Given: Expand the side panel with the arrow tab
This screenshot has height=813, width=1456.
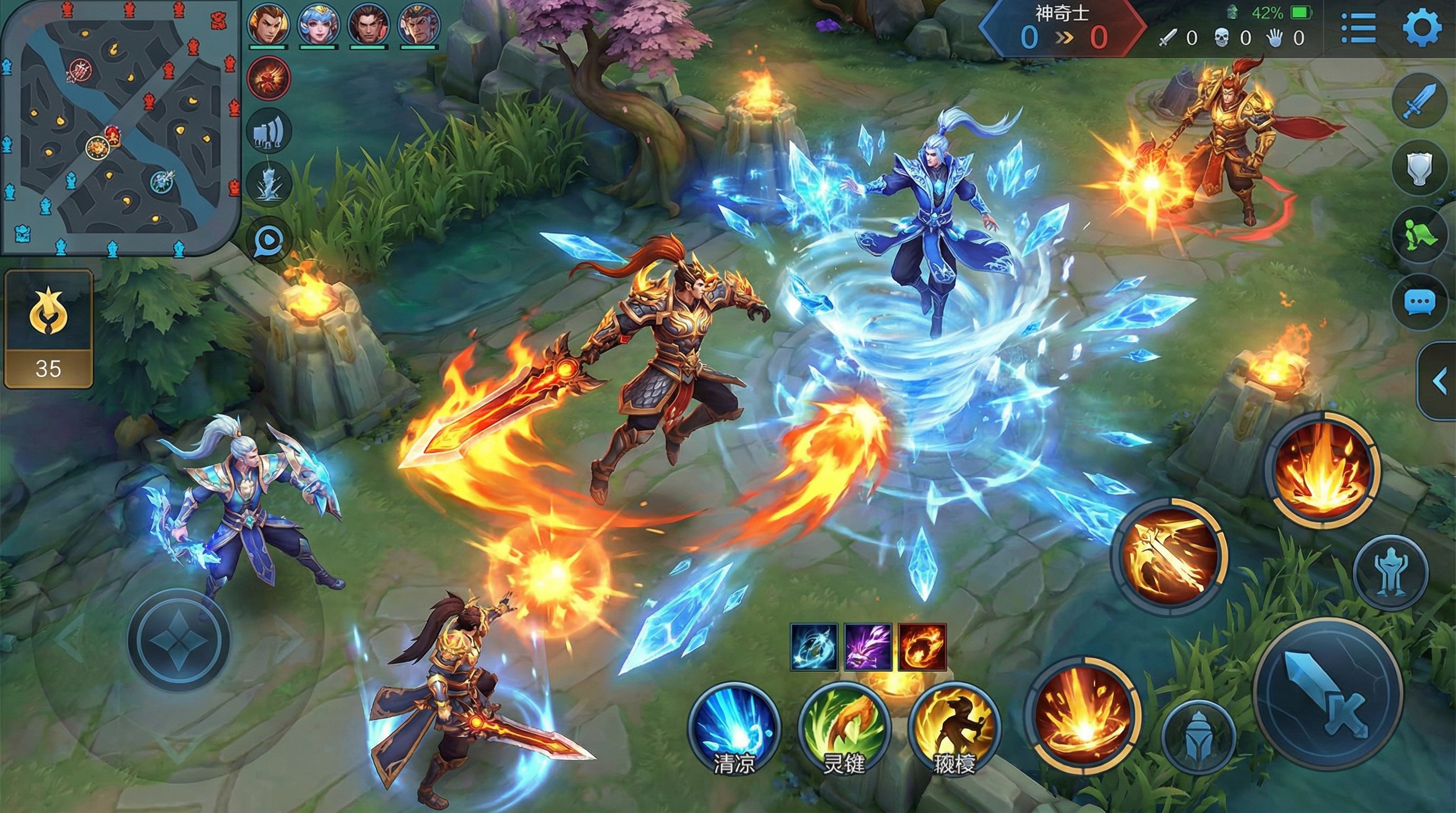Looking at the screenshot, I should [1439, 382].
